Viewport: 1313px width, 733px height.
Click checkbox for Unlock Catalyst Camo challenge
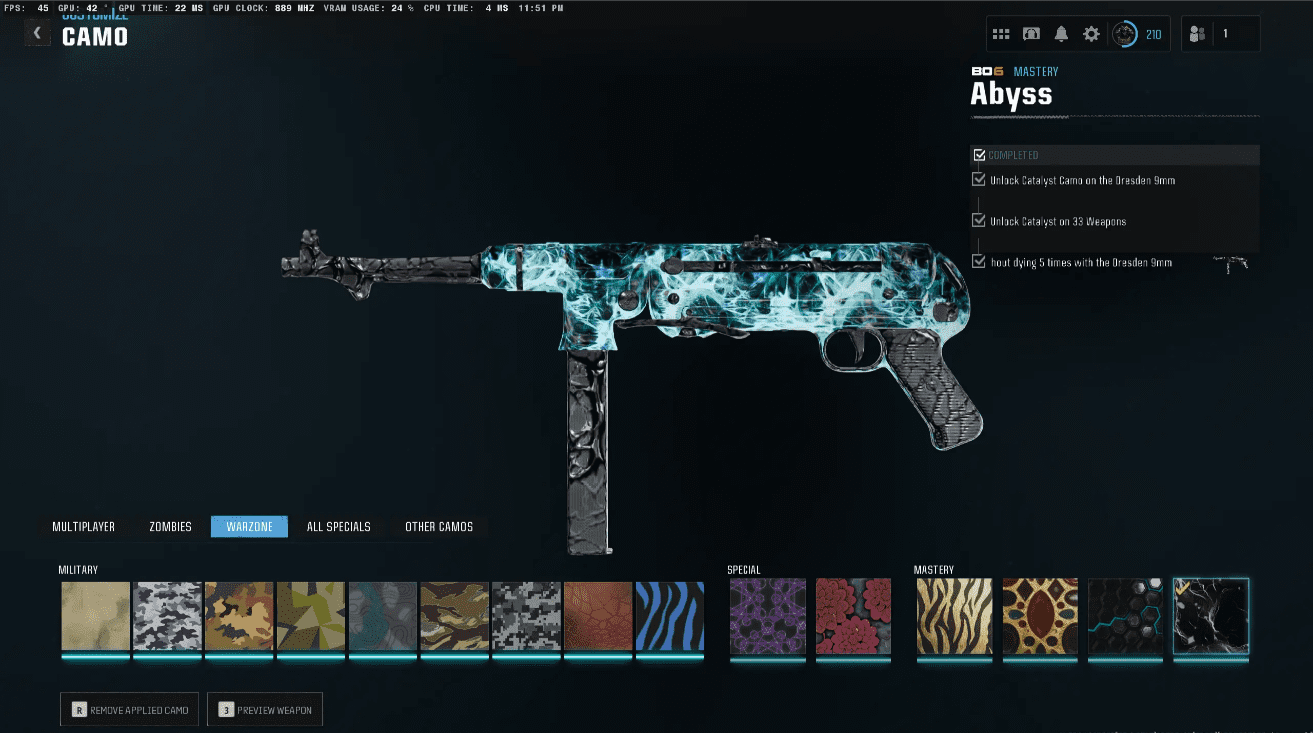tap(978, 179)
